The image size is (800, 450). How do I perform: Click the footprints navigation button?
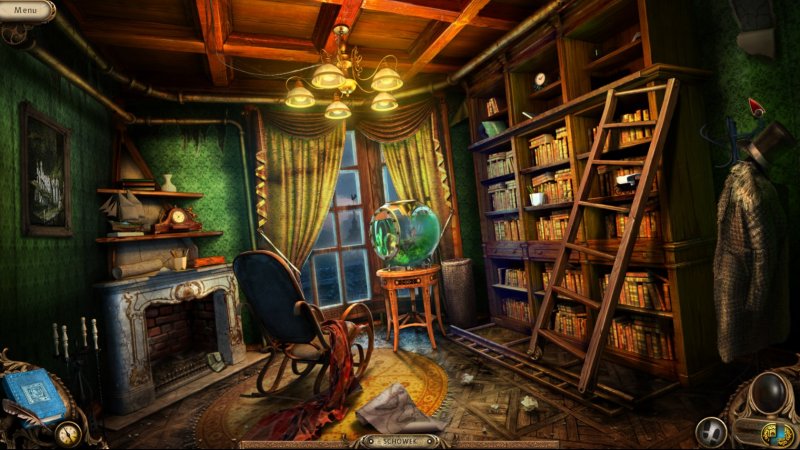click(711, 432)
